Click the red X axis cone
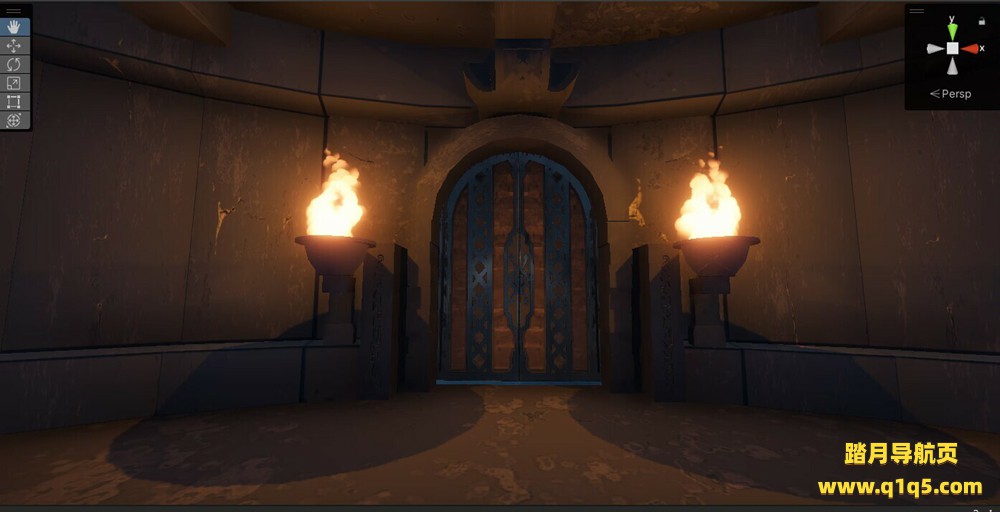1000x512 pixels. tap(971, 48)
